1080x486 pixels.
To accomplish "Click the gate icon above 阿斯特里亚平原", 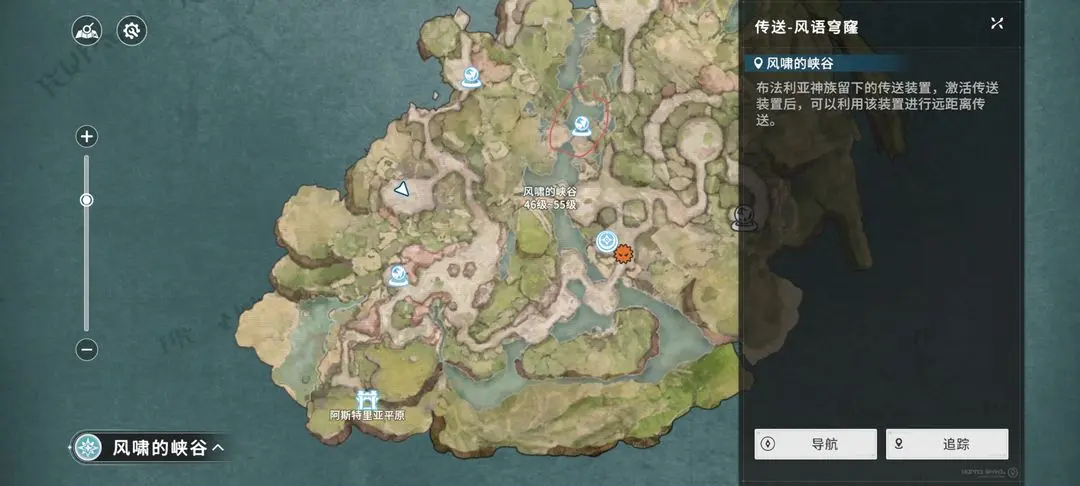I will click(367, 399).
